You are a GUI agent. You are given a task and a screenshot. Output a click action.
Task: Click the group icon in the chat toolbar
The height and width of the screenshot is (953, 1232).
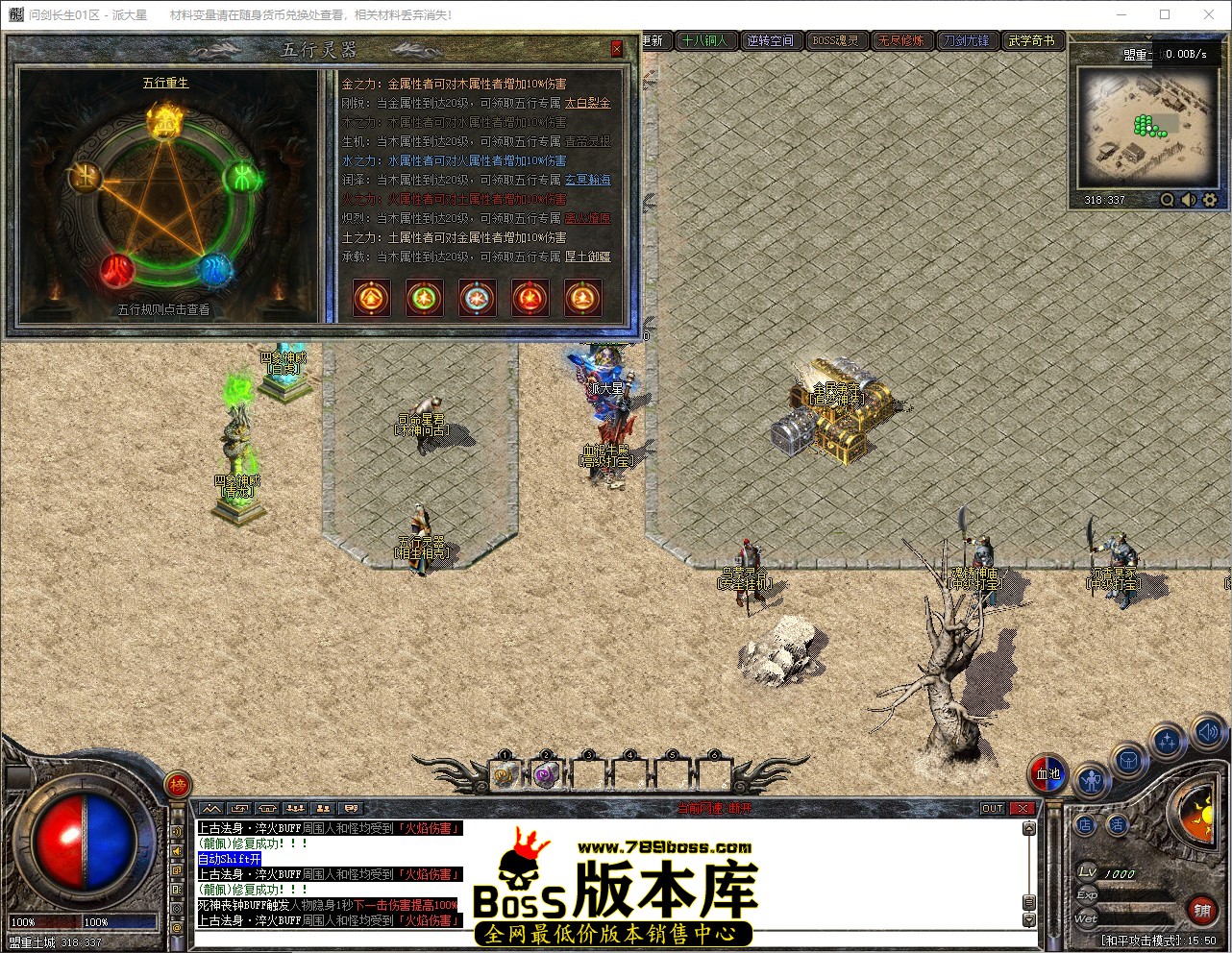[296, 808]
